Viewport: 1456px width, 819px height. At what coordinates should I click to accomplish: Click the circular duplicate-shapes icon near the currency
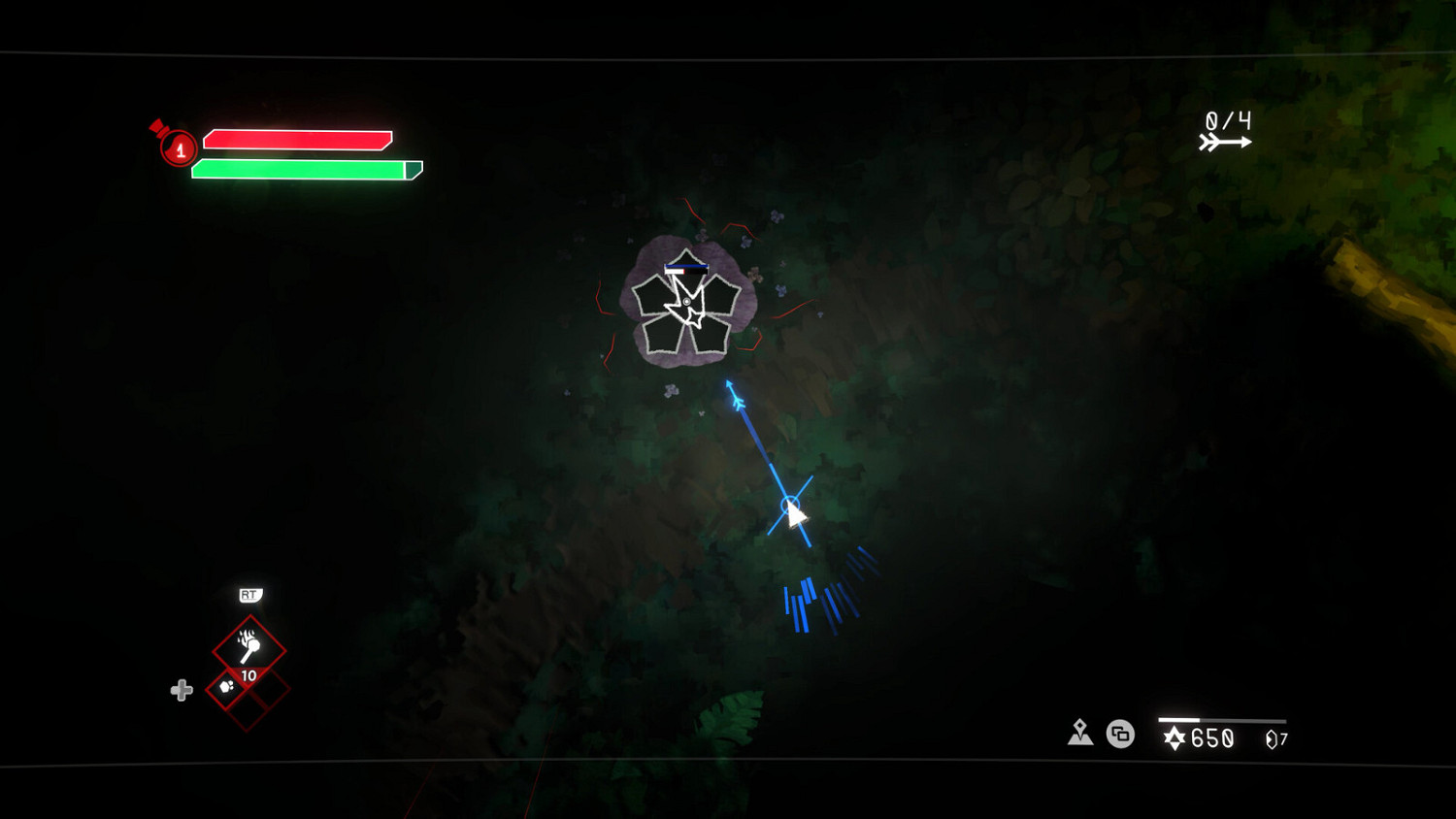coord(1120,735)
